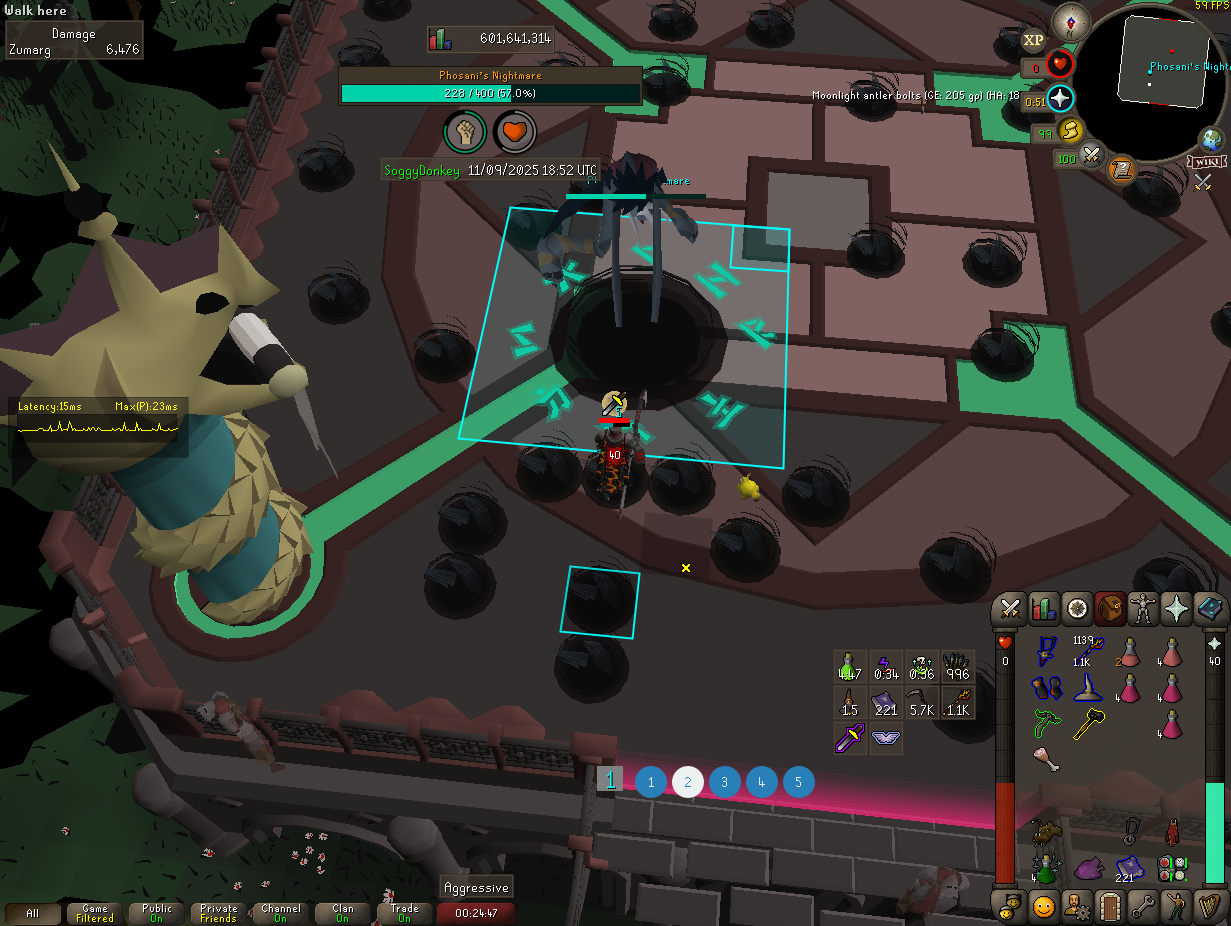Open the world map globe
Image resolution: width=1231 pixels, height=926 pixels.
click(x=1213, y=140)
